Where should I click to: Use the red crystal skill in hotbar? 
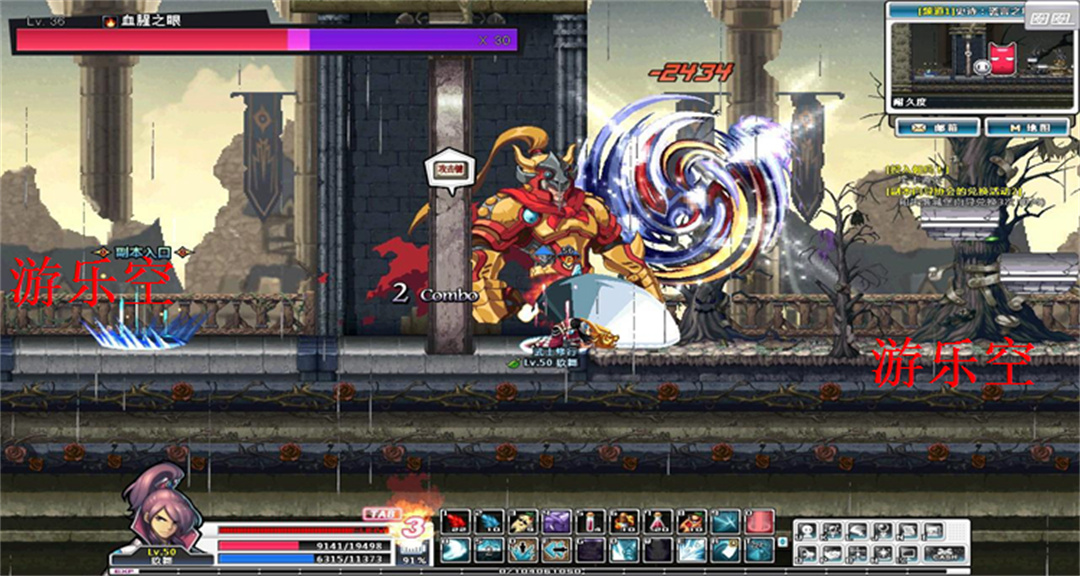pos(456,521)
